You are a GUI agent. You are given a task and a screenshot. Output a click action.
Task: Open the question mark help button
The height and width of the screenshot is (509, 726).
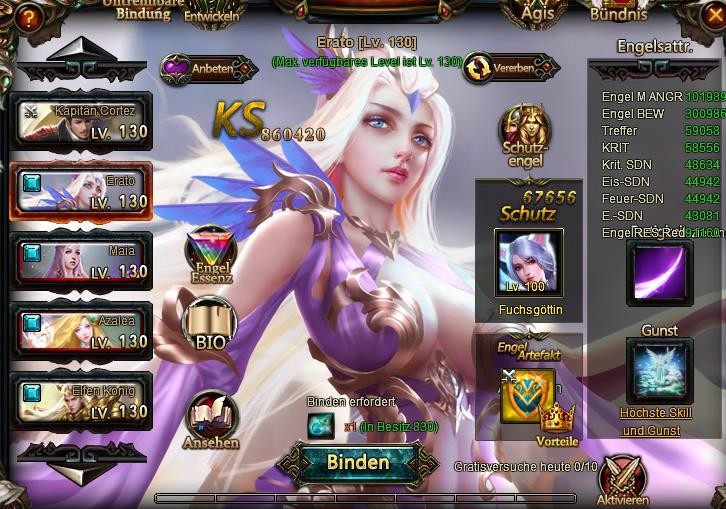point(28,14)
